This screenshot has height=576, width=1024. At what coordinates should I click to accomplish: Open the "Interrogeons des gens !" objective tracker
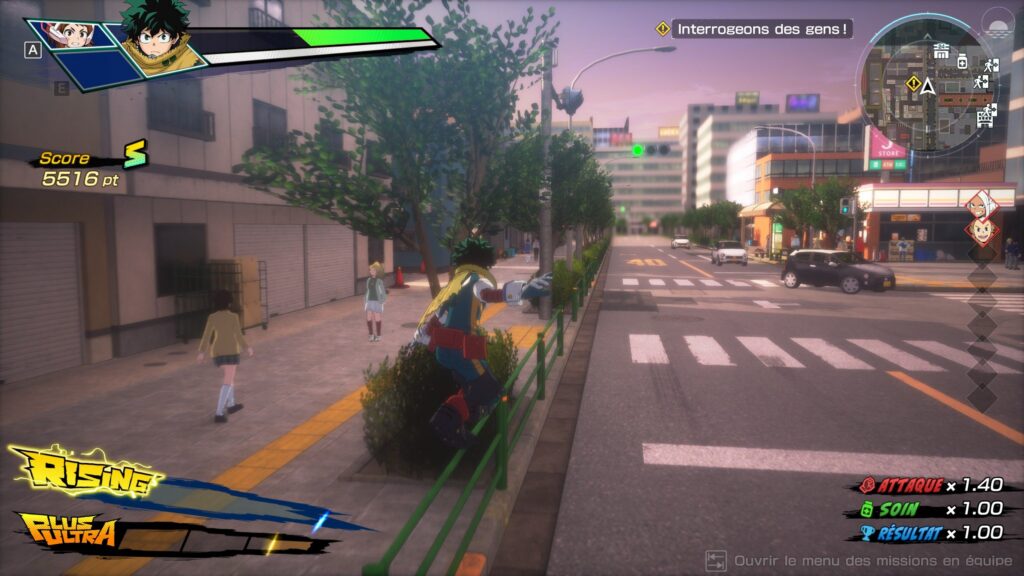762,29
